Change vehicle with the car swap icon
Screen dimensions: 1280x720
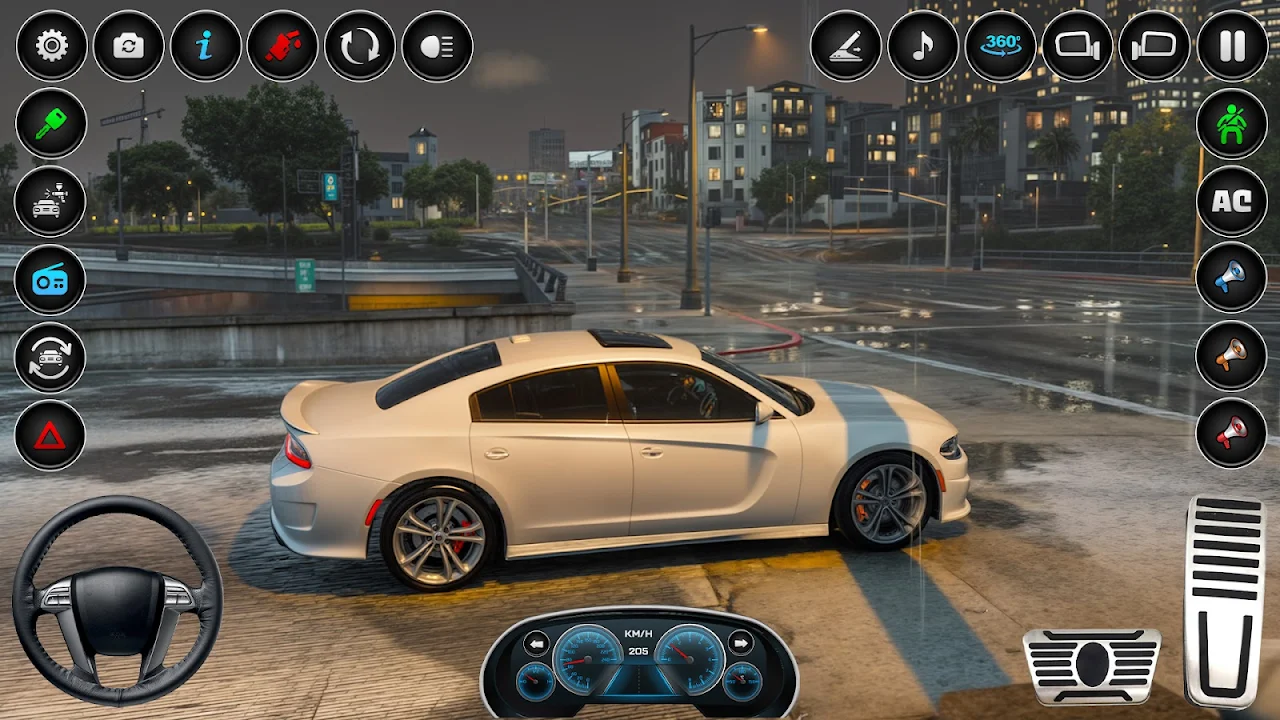pos(50,358)
